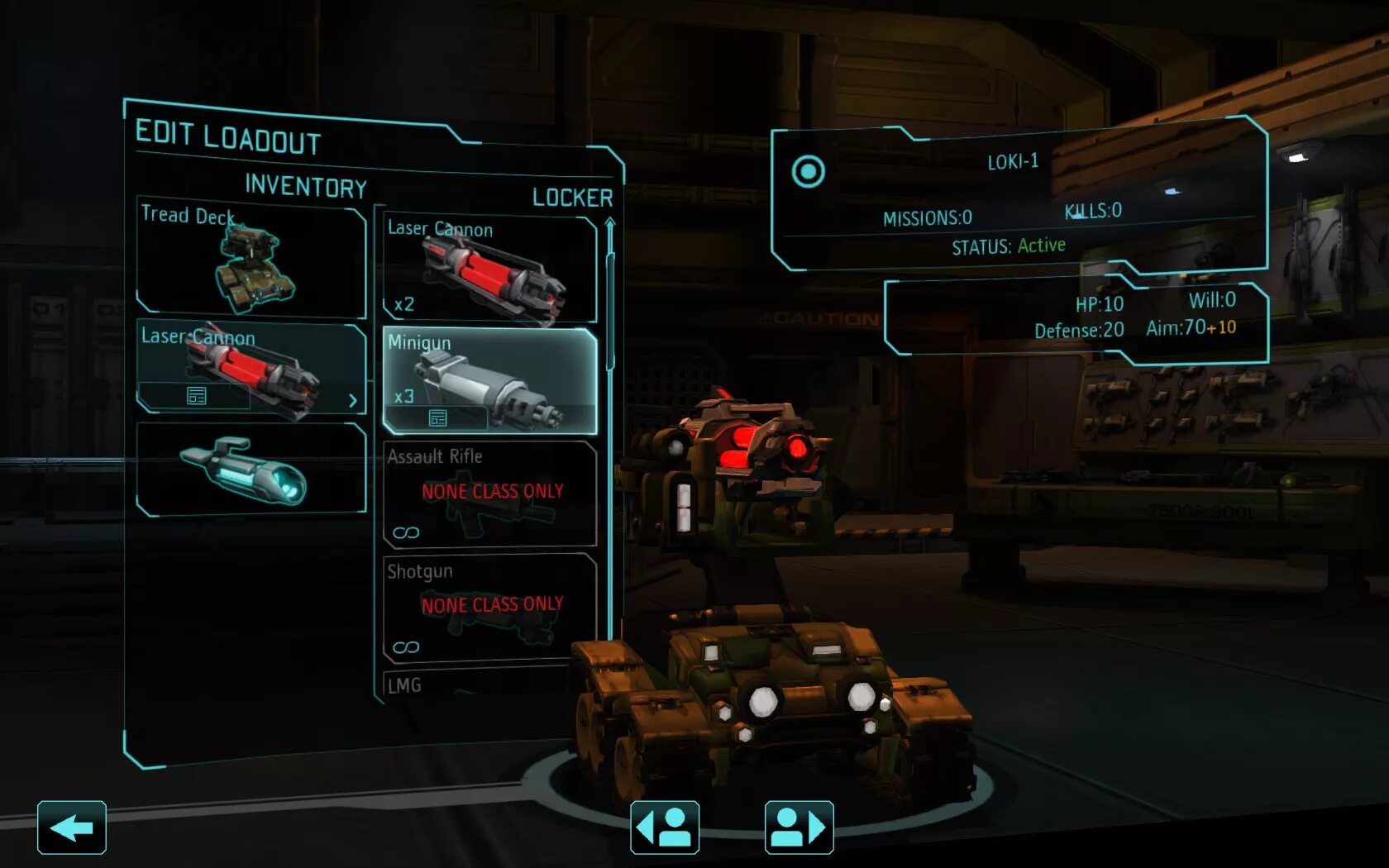This screenshot has width=1389, height=868.
Task: Open info icon on equipped Laser Cannon
Action: [196, 397]
